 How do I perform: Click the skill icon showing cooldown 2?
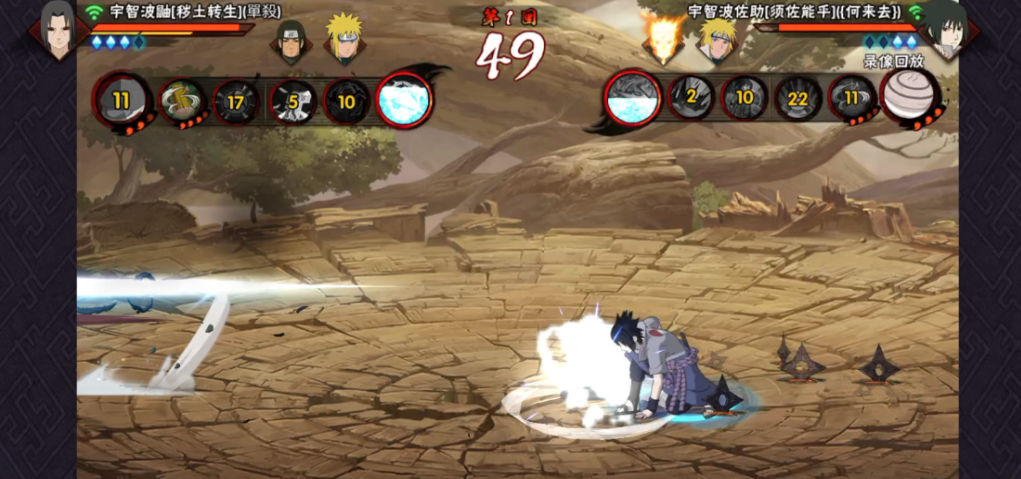(690, 98)
